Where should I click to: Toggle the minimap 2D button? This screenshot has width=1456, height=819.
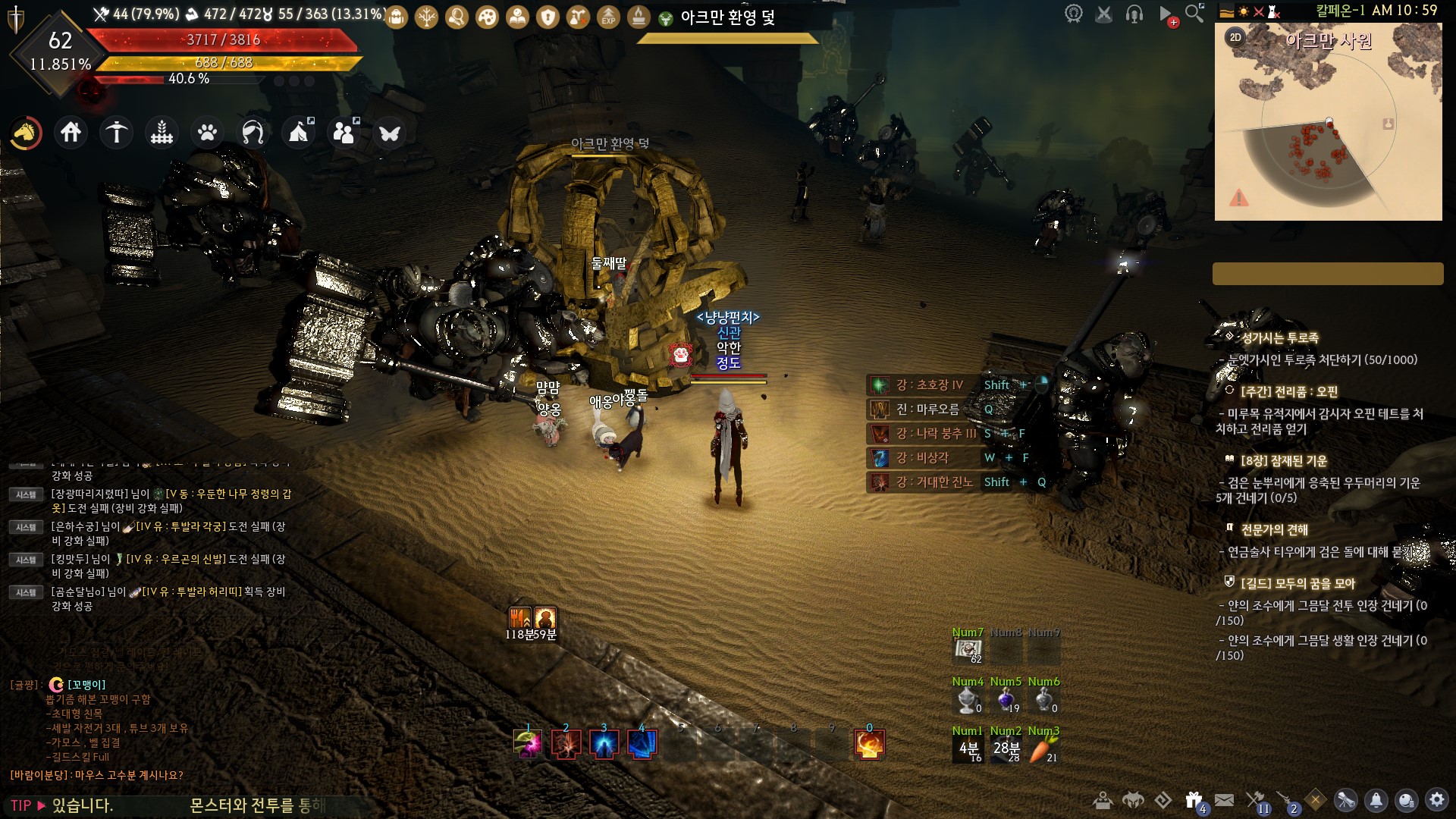1235,37
